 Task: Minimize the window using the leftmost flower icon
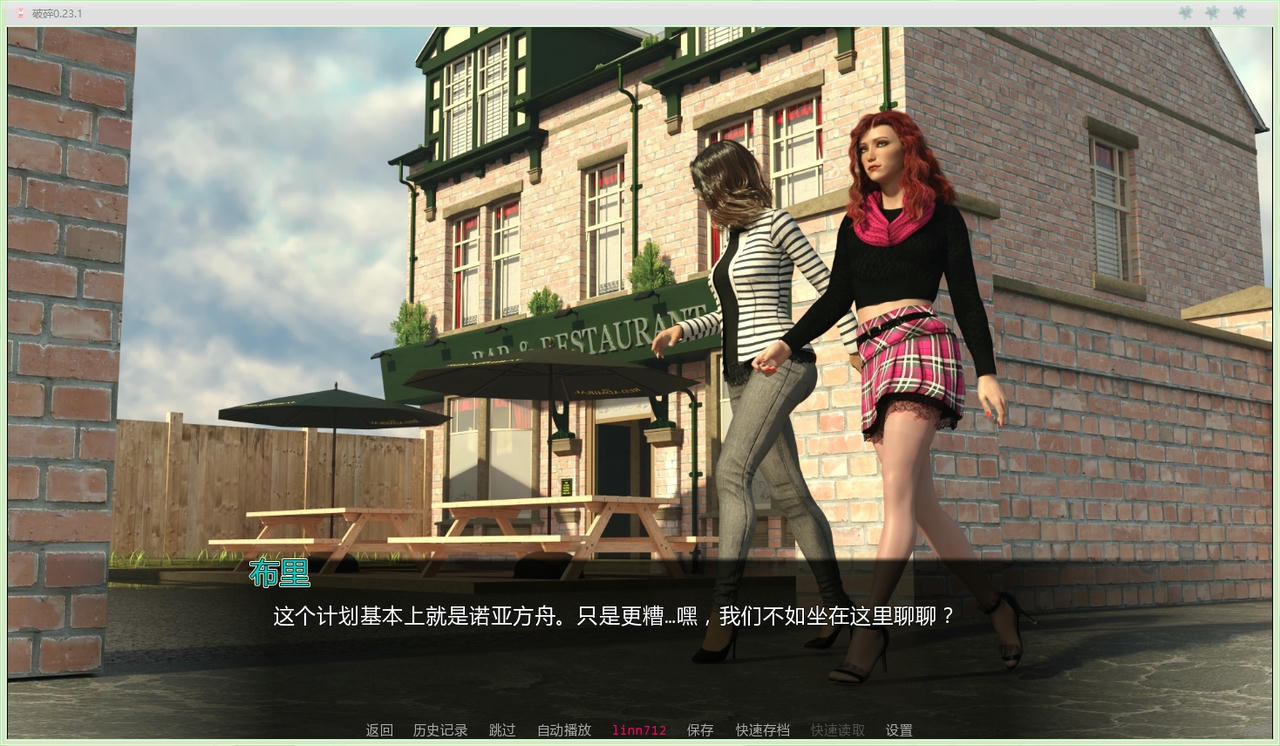click(x=1185, y=13)
